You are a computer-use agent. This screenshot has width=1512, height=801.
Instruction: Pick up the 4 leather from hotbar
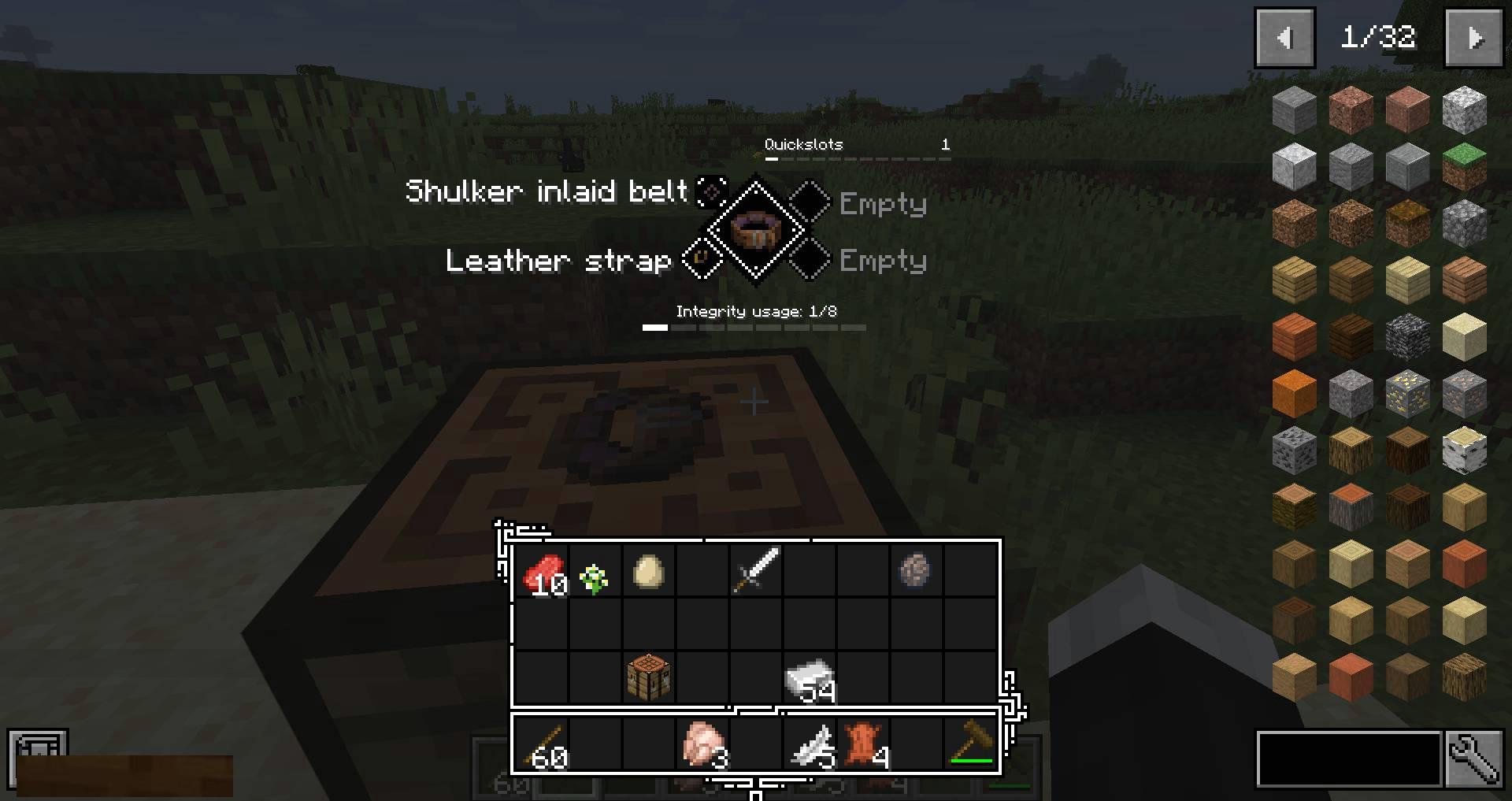coord(863,745)
